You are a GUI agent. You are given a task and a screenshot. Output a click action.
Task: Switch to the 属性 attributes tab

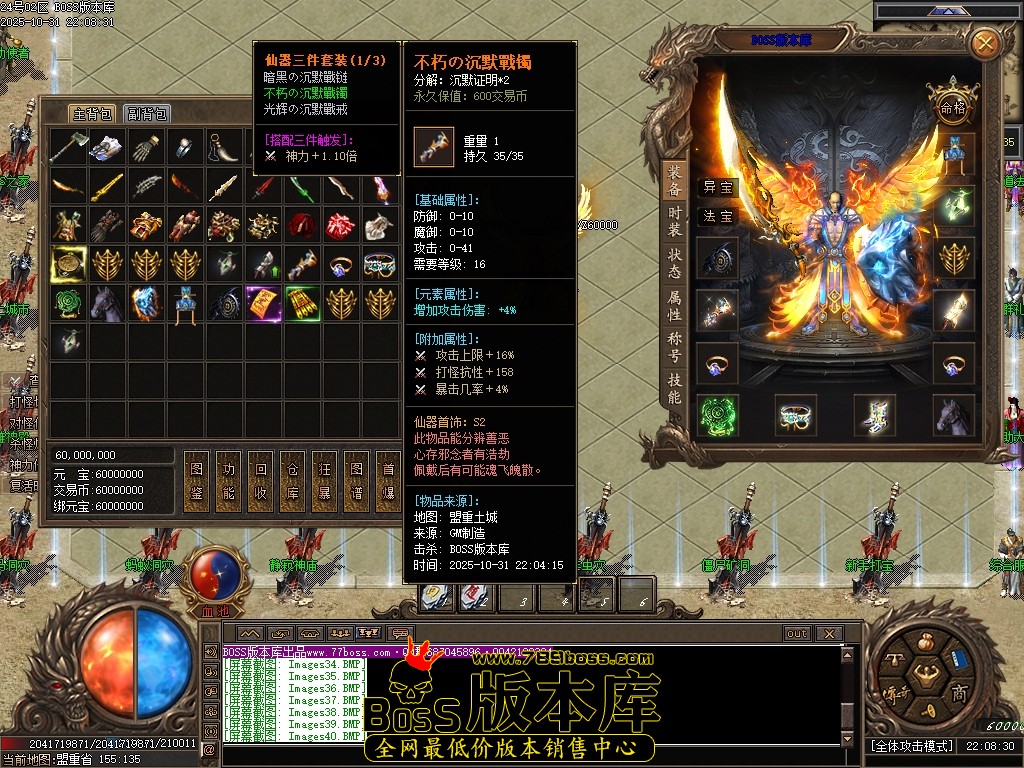(x=676, y=306)
